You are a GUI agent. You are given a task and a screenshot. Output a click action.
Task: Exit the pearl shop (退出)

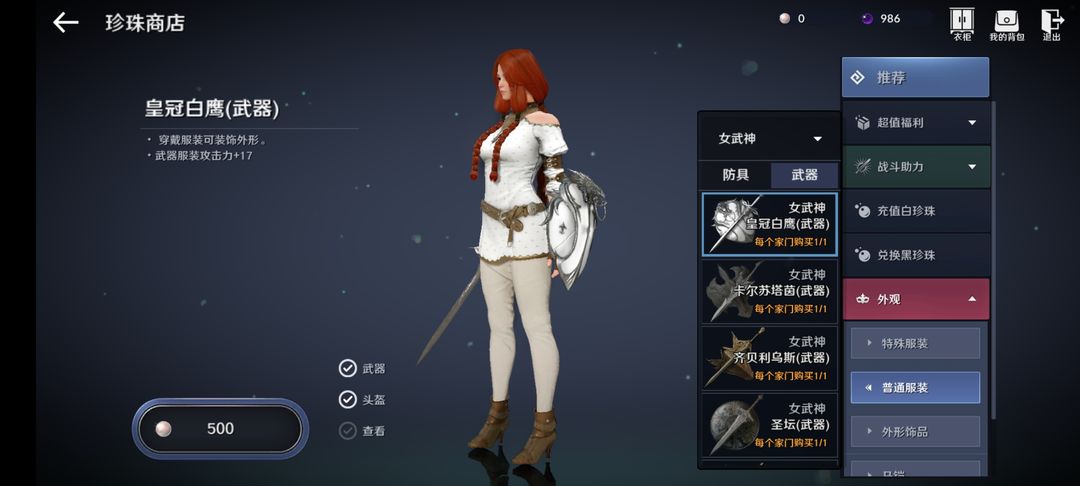[x=1052, y=24]
